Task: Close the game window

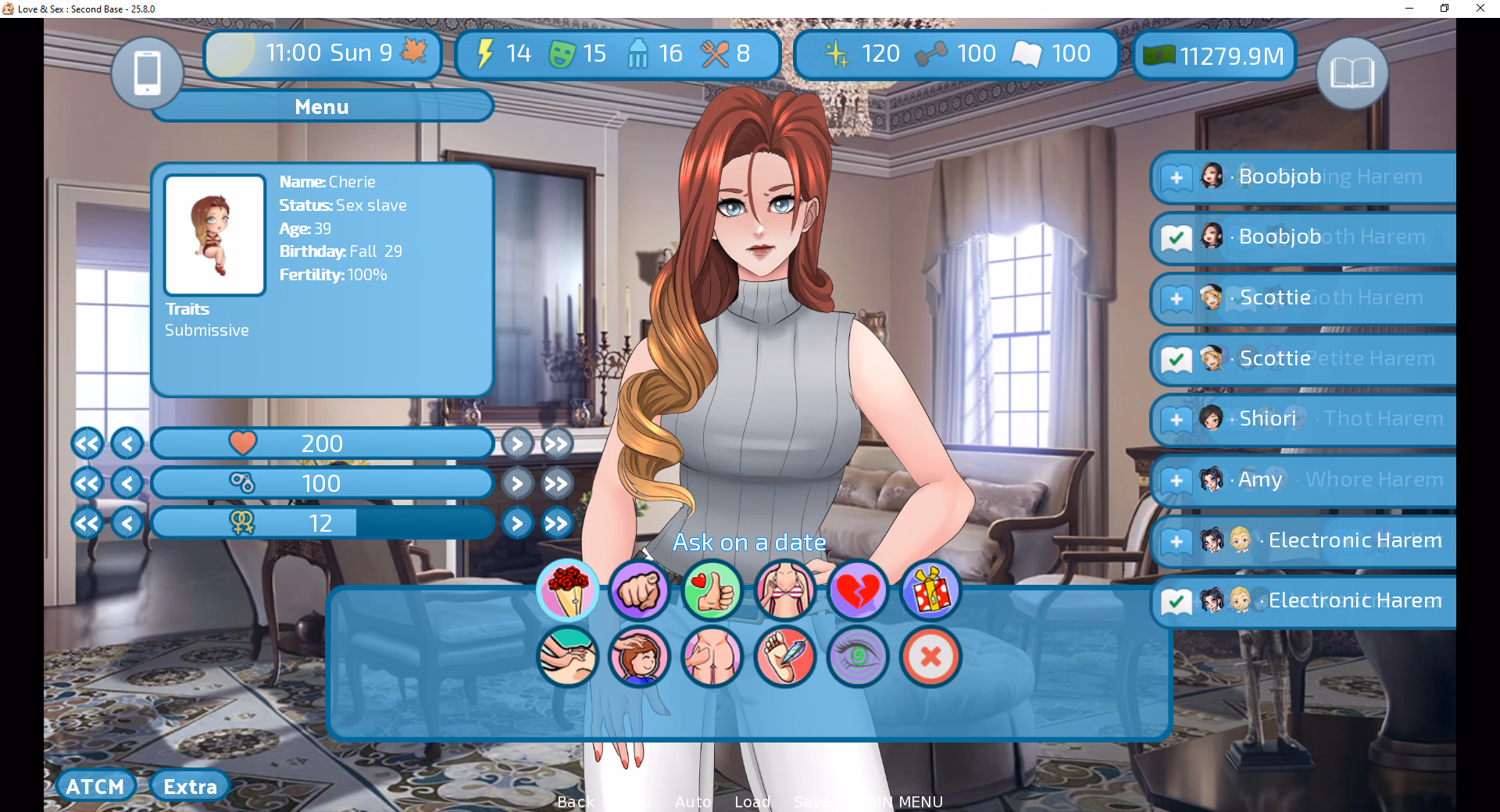Action: point(1480,9)
